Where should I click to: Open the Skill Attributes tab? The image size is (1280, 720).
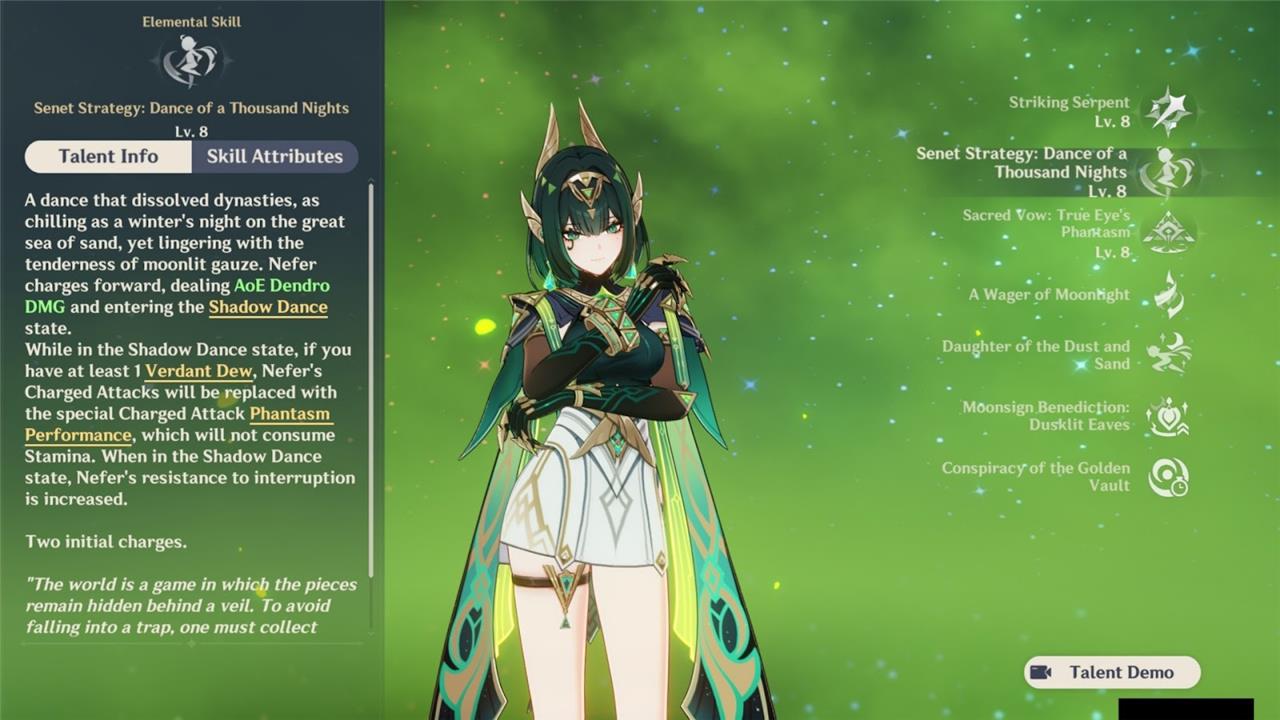point(274,156)
